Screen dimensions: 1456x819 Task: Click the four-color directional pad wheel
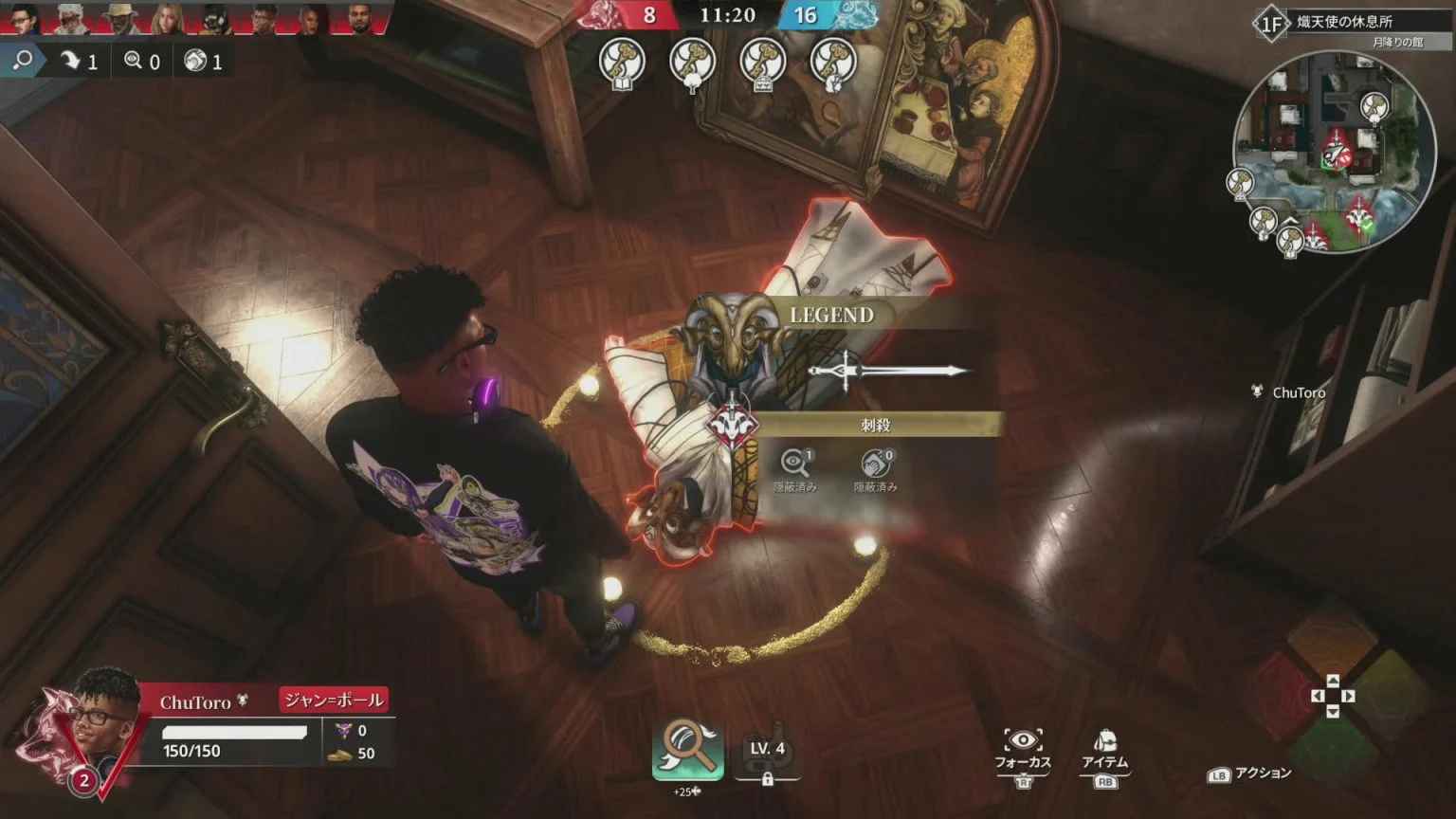[1332, 697]
